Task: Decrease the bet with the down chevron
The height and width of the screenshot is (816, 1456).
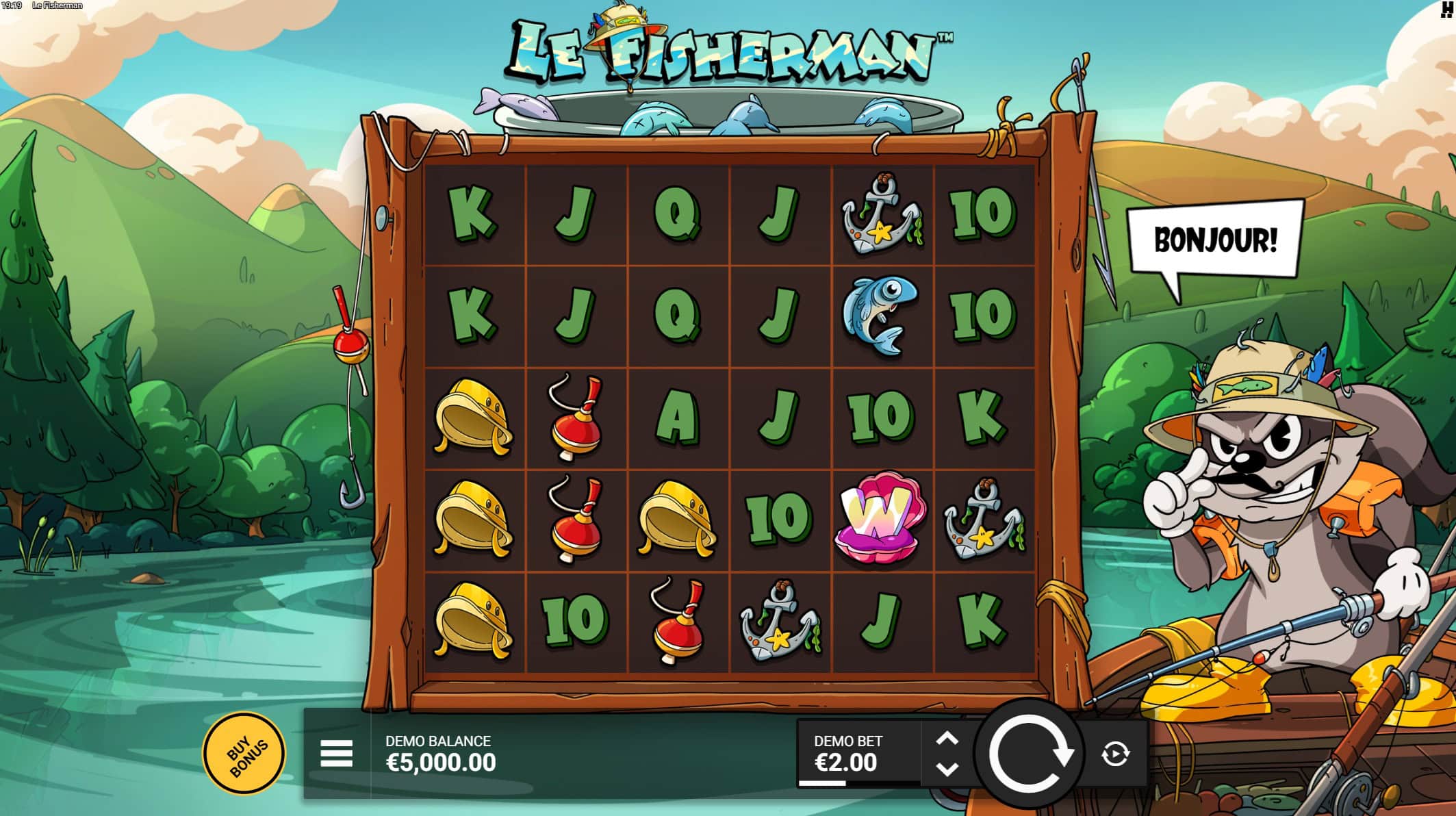Action: (x=947, y=768)
